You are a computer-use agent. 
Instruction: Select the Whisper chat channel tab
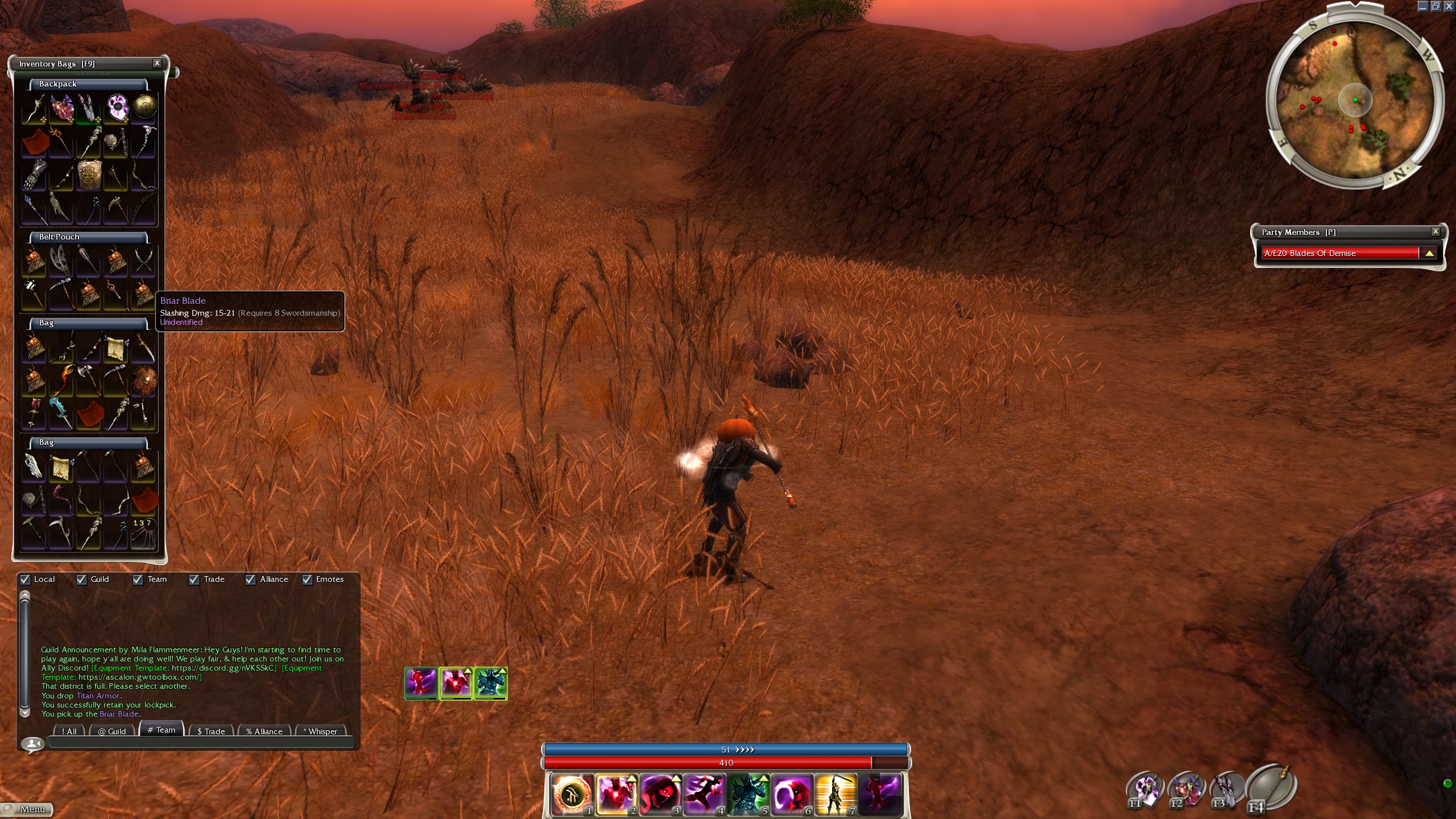(x=322, y=731)
